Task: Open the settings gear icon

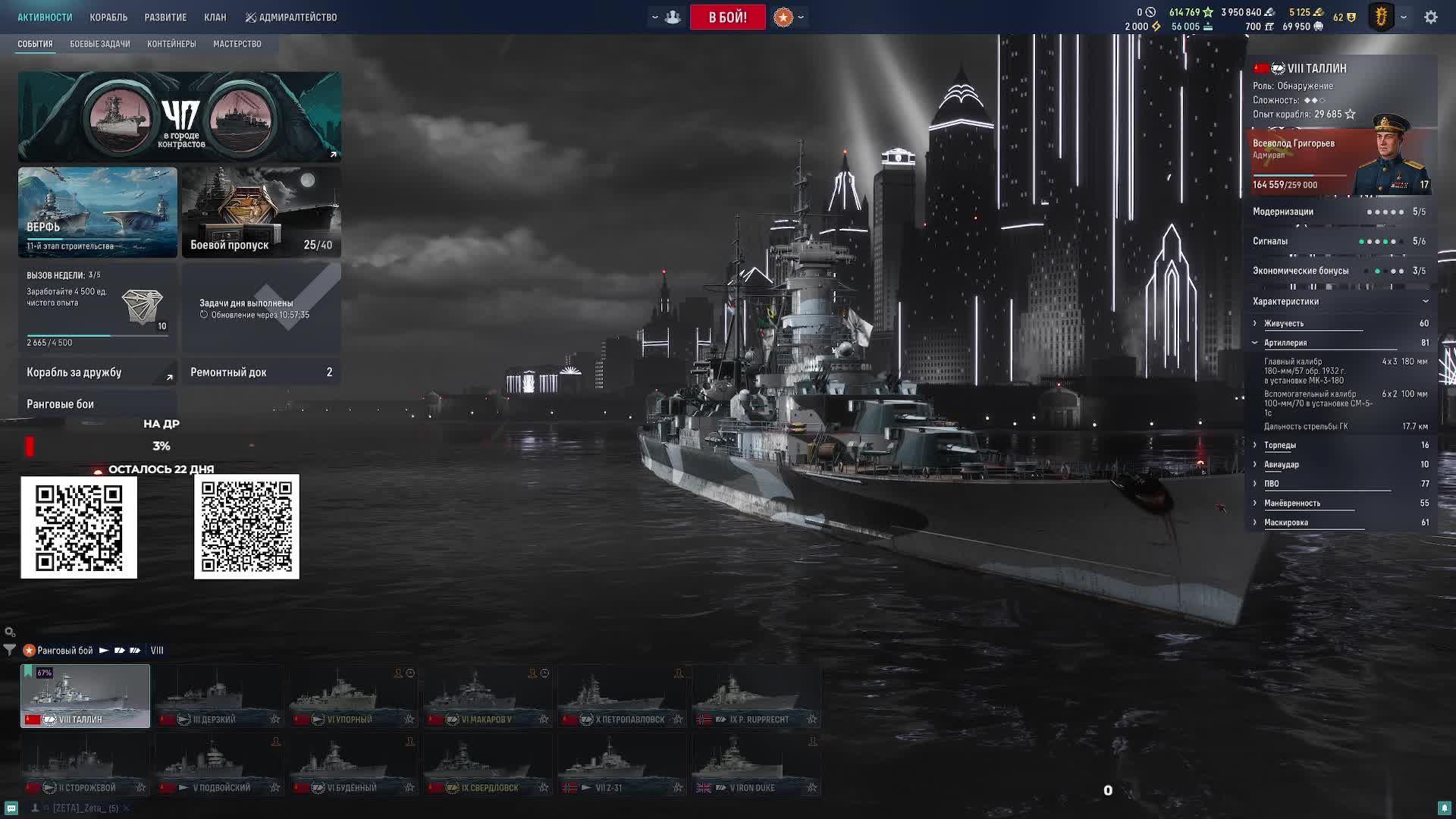Action: point(1430,17)
